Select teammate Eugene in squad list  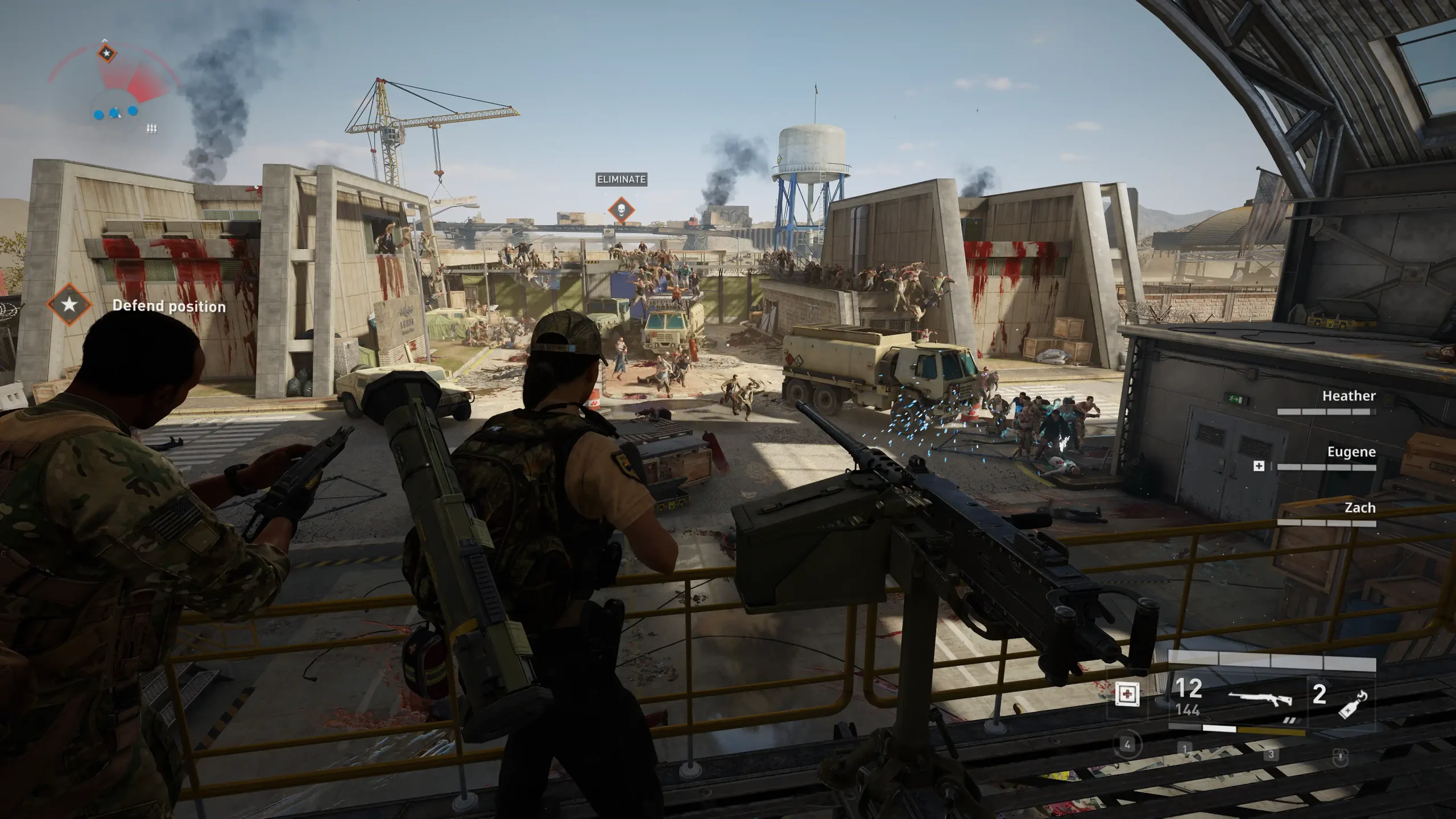(1351, 452)
